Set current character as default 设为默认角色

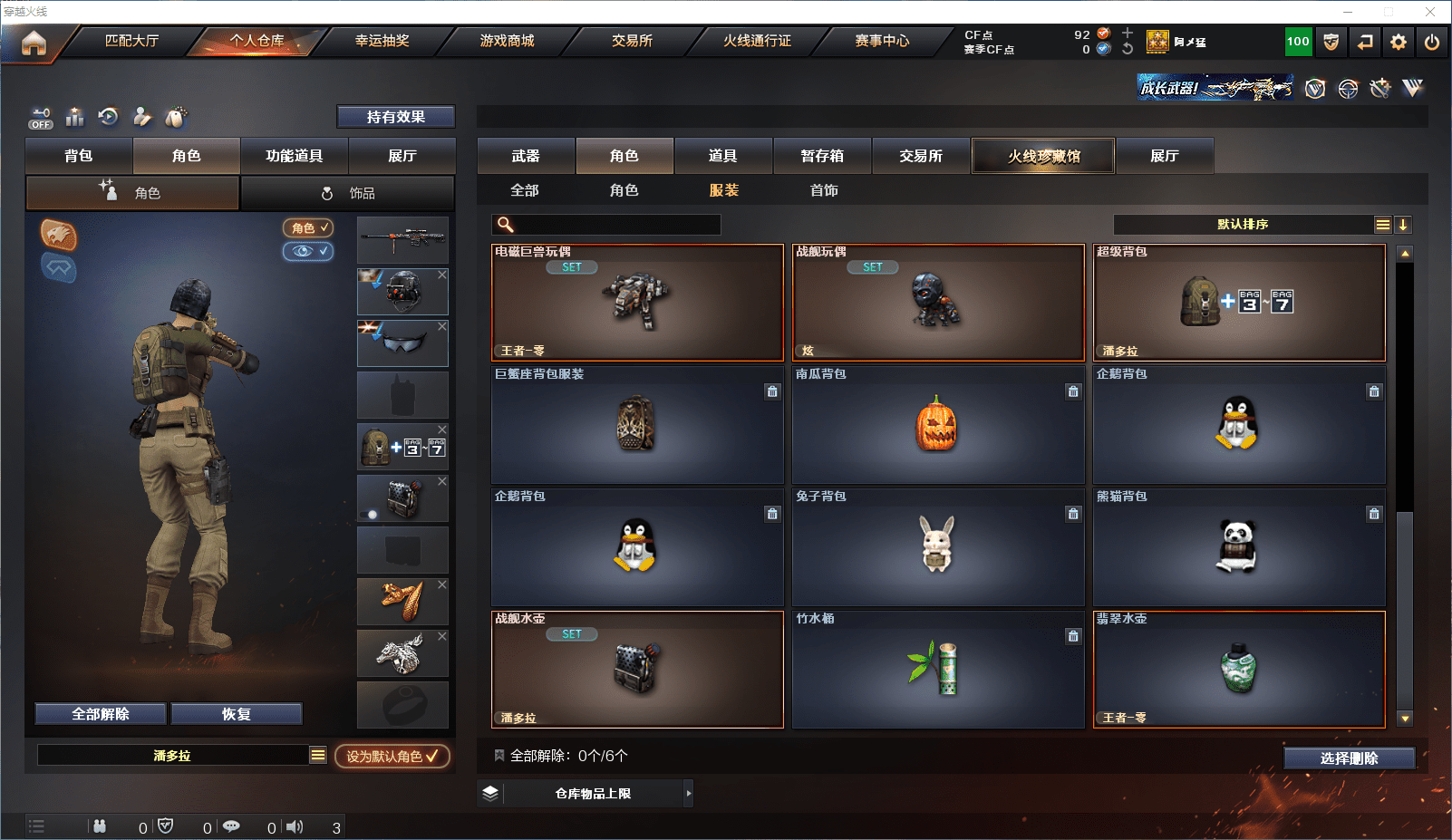392,756
